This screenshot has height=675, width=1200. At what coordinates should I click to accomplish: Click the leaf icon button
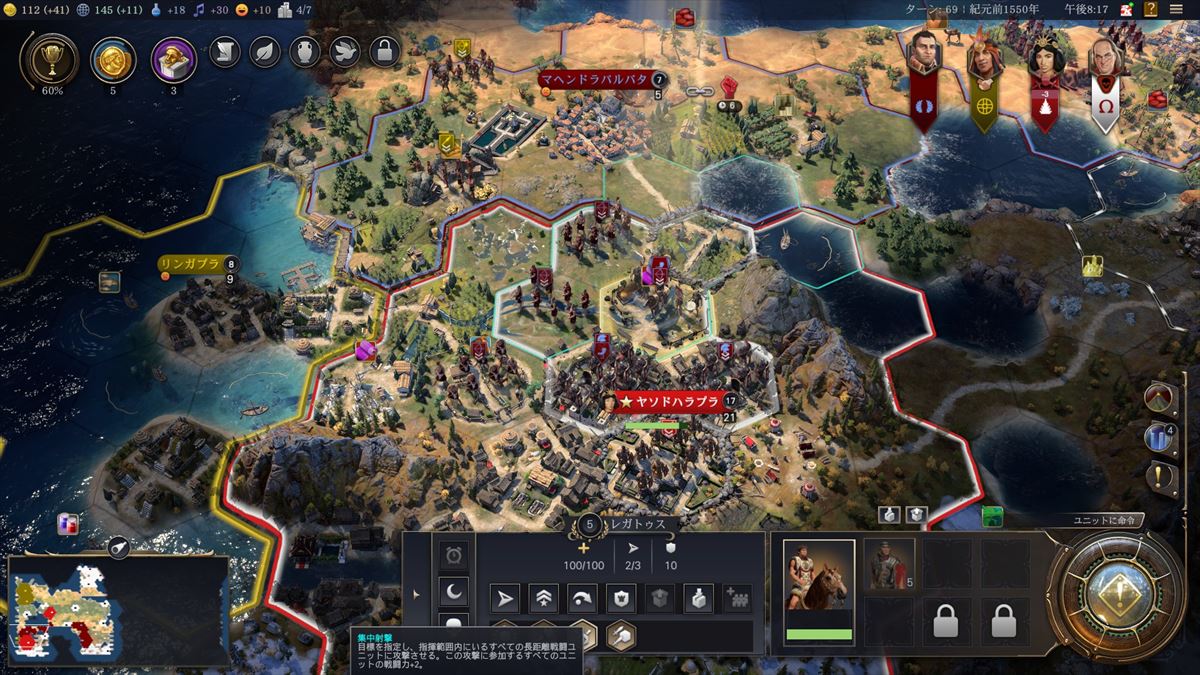(265, 50)
